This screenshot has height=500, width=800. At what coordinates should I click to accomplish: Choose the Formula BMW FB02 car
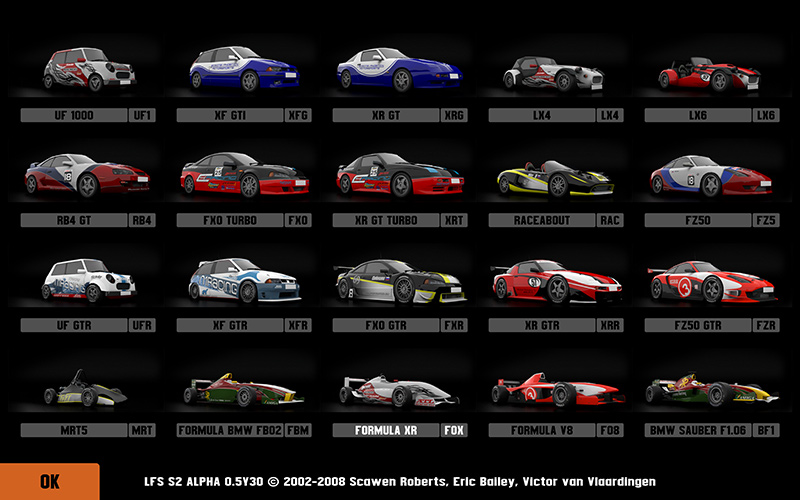(x=245, y=390)
